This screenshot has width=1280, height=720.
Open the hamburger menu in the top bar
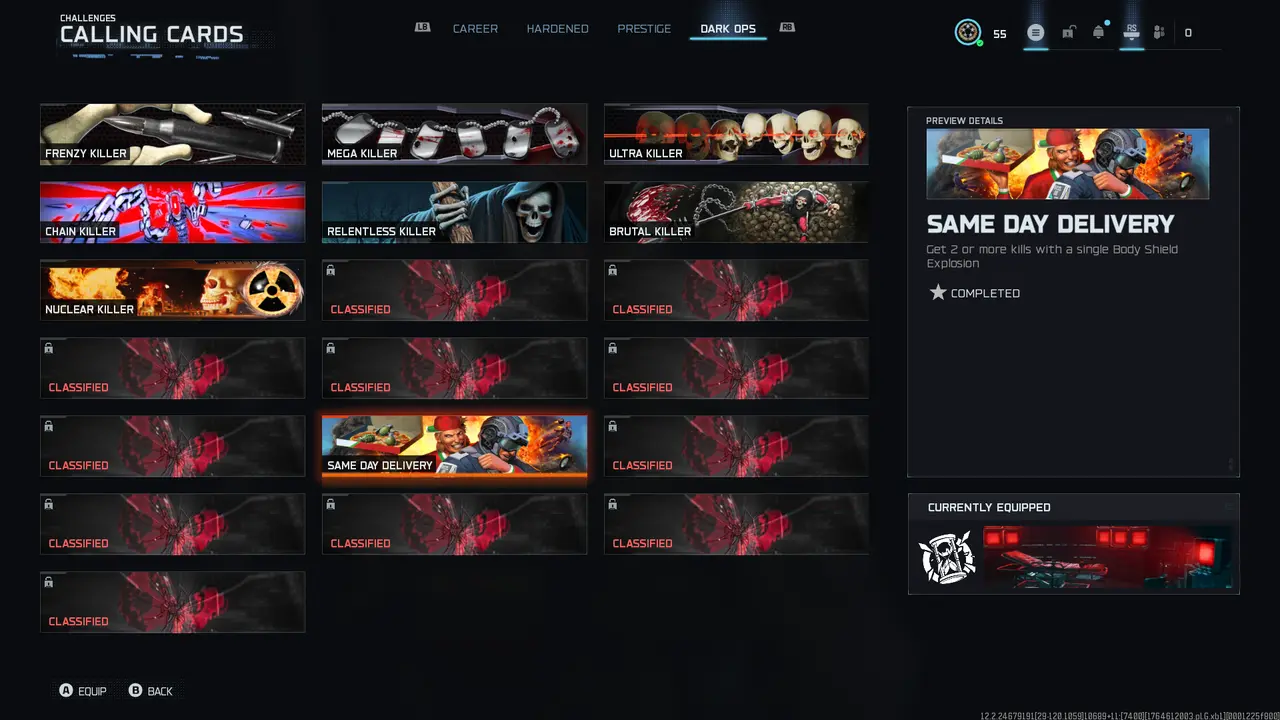pos(1036,32)
